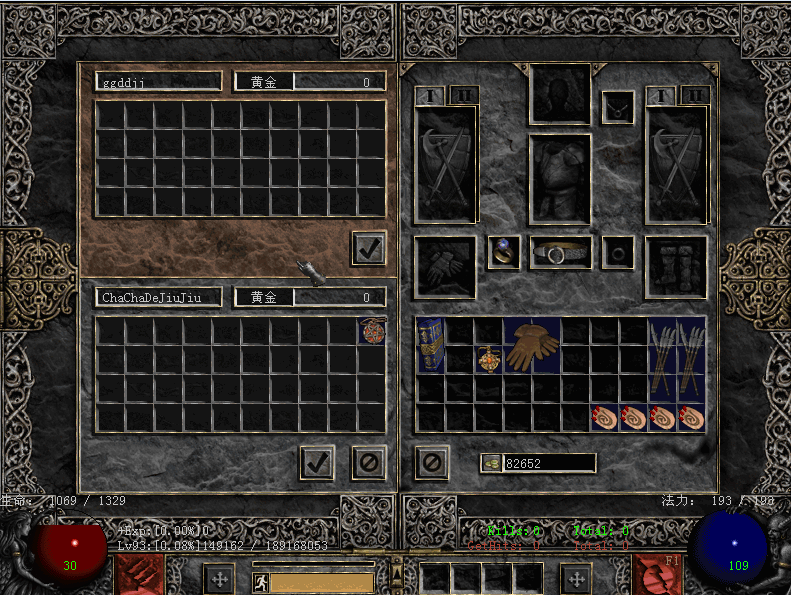The image size is (791, 595).
Task: Select the charm offered in ChaChaDeJiuJiu's trade grid
Action: 372,331
